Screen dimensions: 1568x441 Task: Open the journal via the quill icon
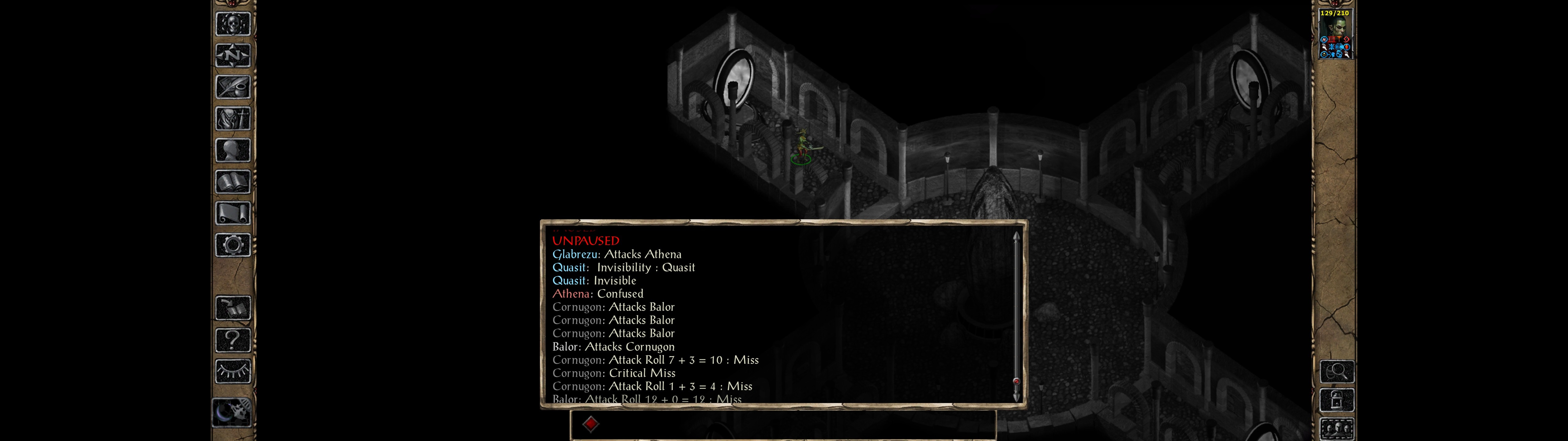coord(233,87)
